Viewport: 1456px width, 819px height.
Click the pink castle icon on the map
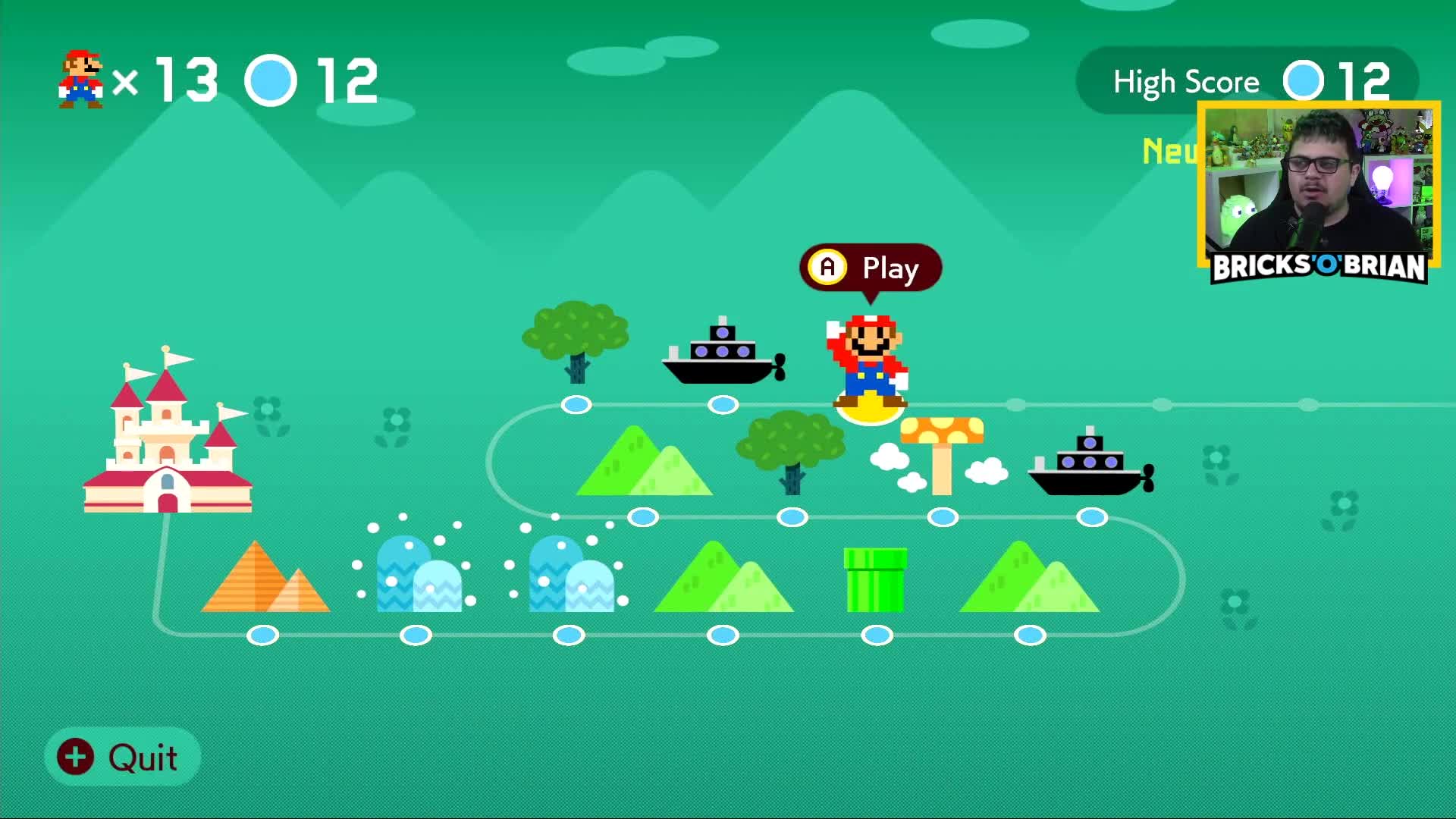point(167,440)
